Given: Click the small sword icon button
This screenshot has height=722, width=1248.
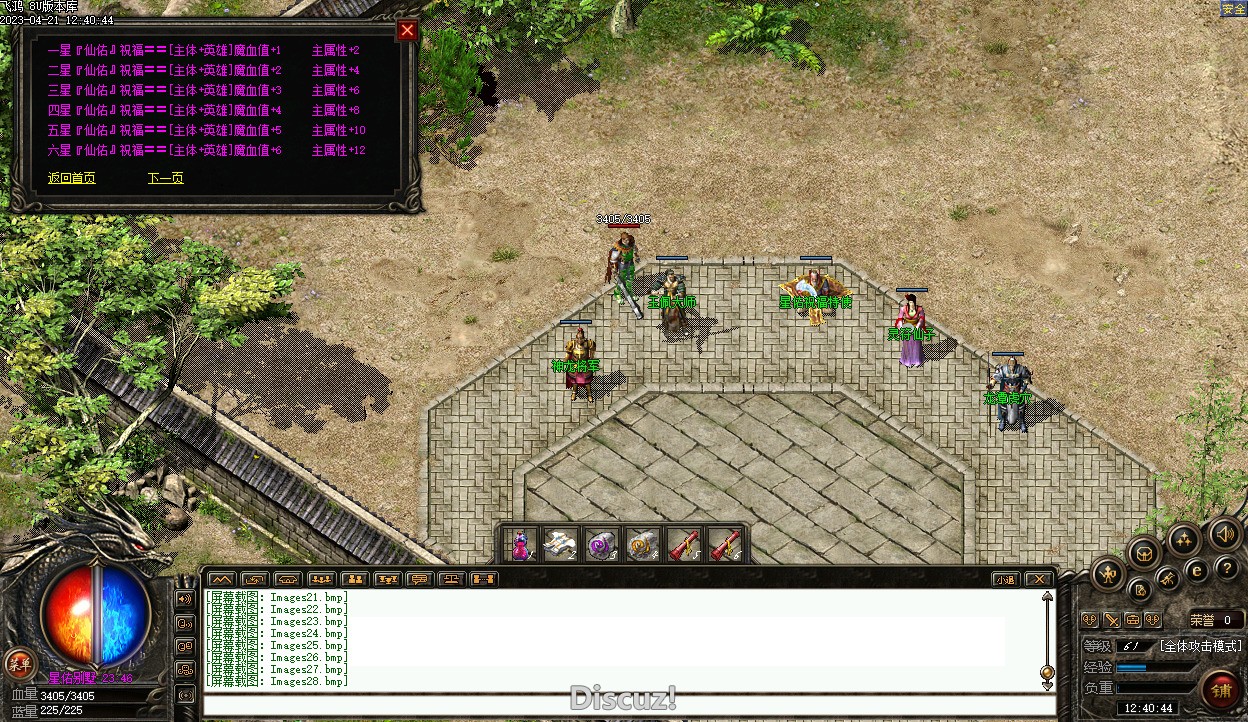Looking at the screenshot, I should [1111, 620].
